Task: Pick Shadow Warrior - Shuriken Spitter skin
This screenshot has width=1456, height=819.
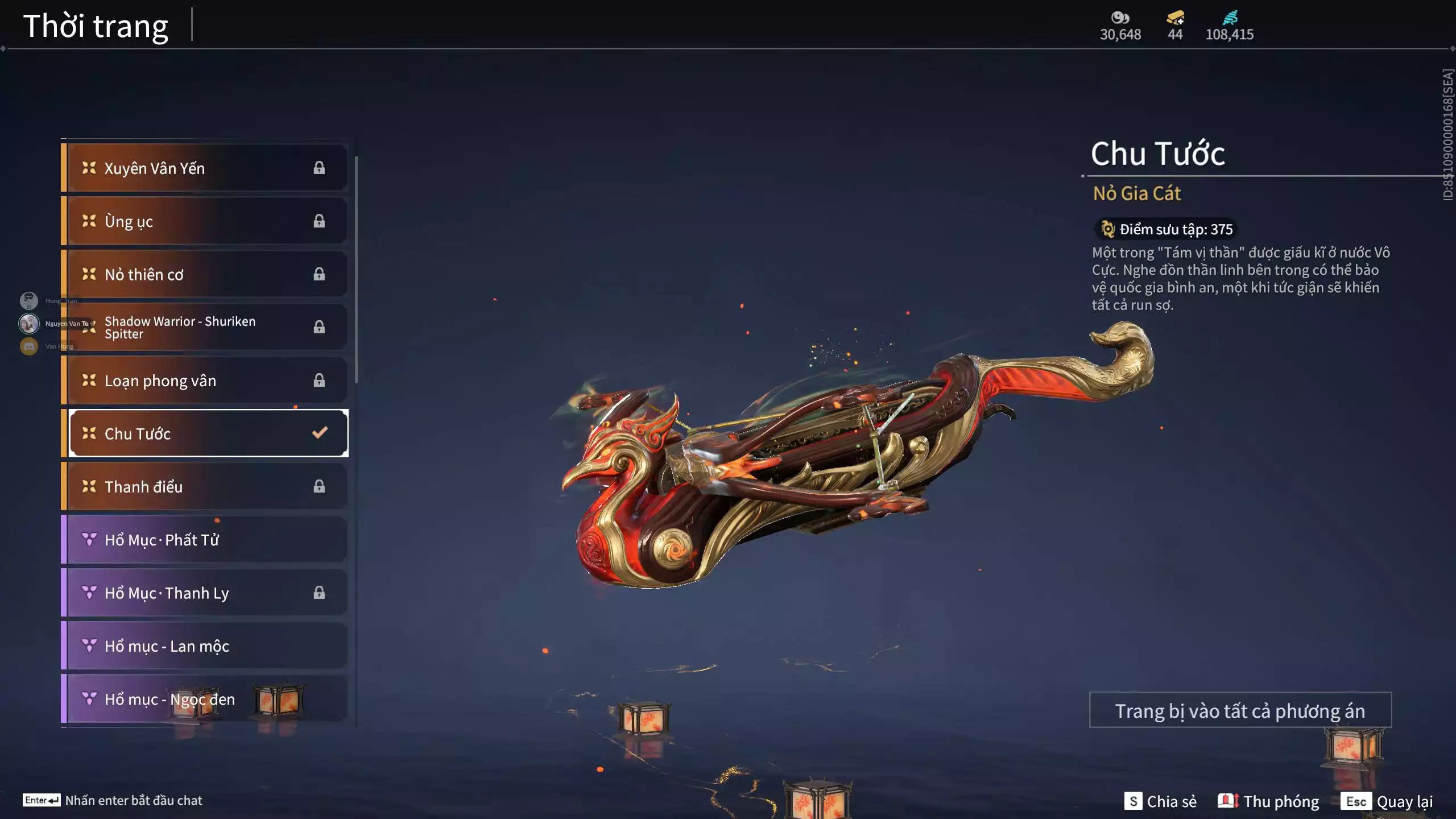Action: point(205,328)
